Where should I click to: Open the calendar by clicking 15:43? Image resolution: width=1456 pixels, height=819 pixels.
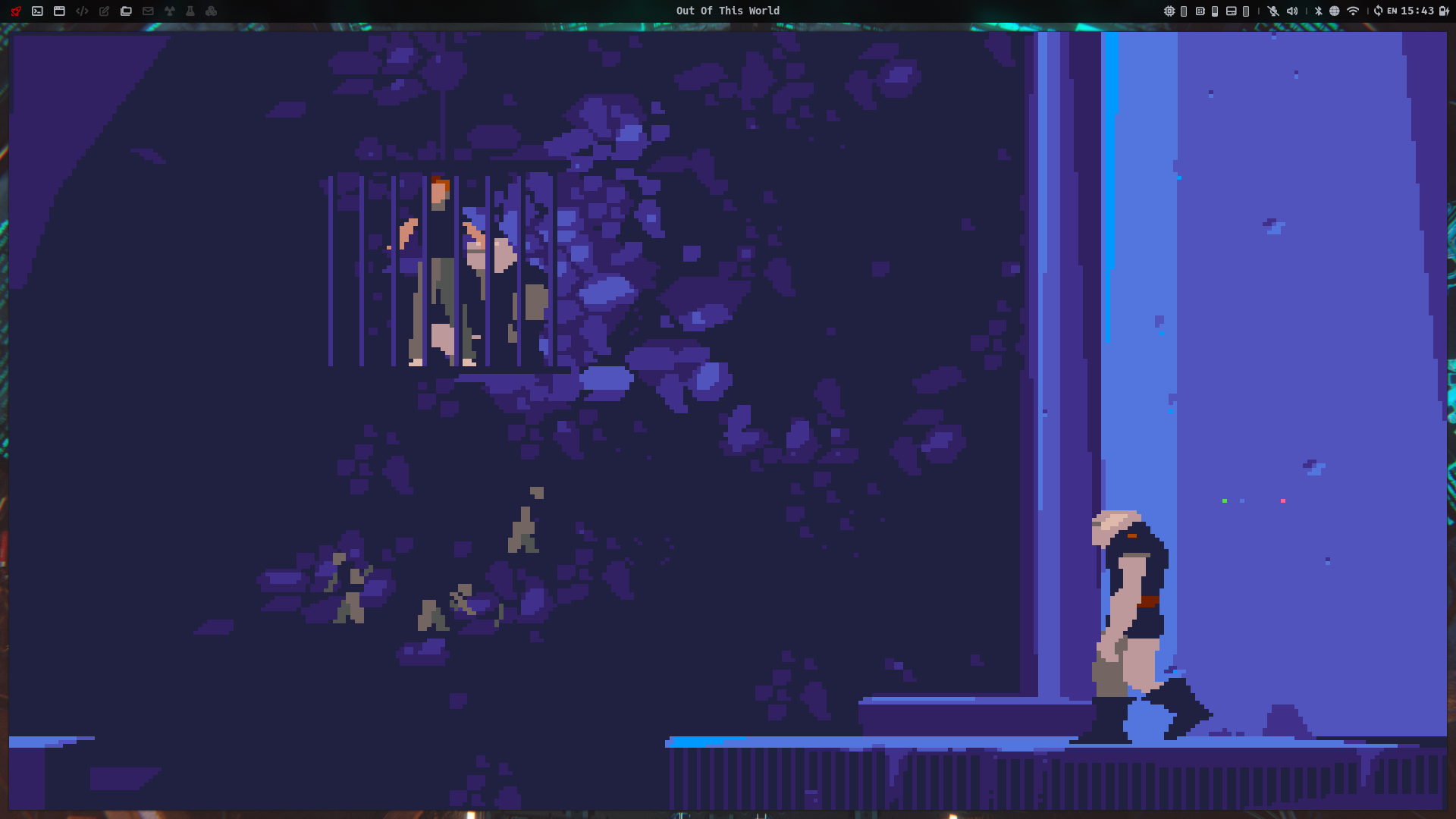click(x=1417, y=11)
